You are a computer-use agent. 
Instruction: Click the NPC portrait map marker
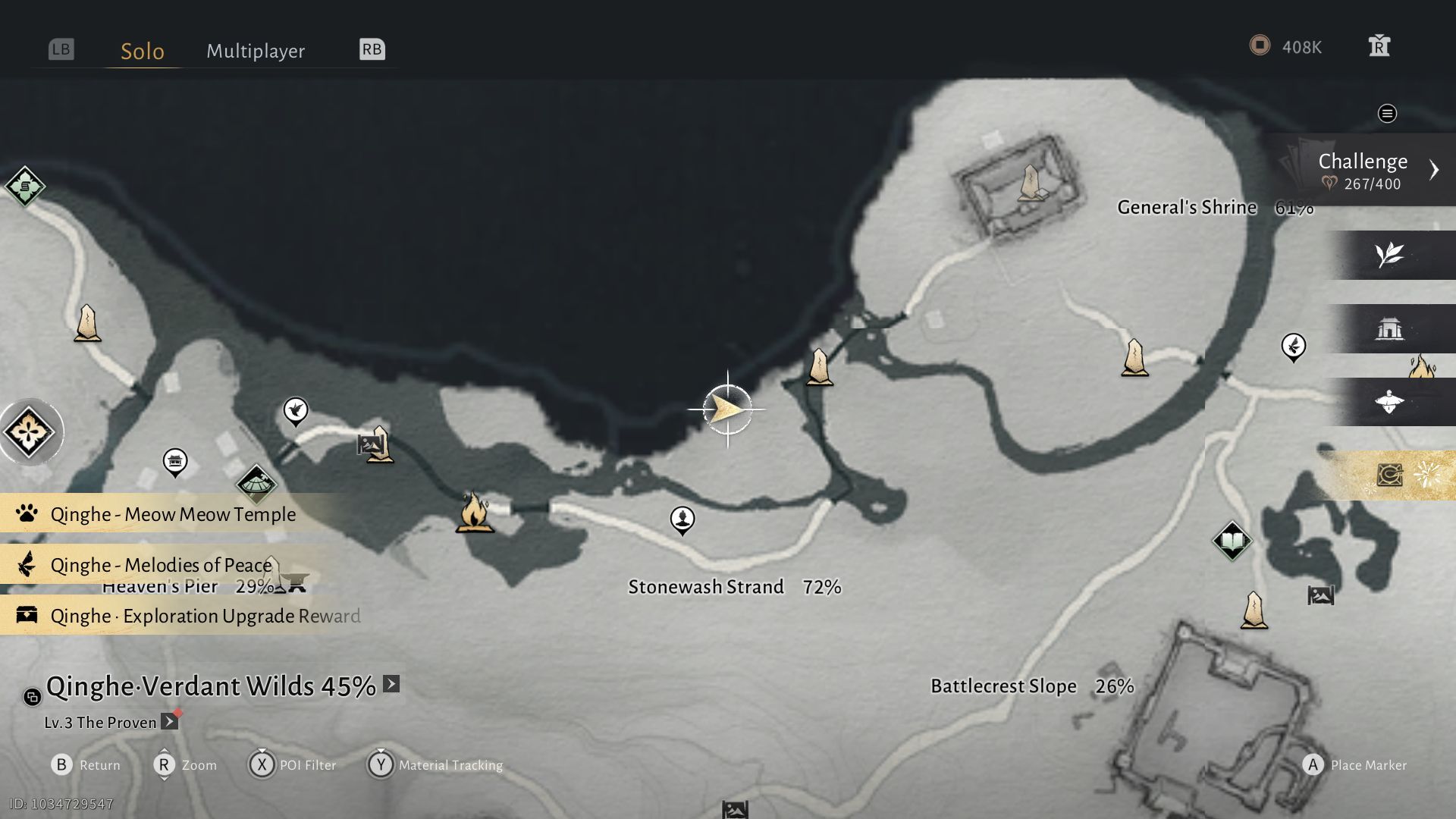coord(682,519)
